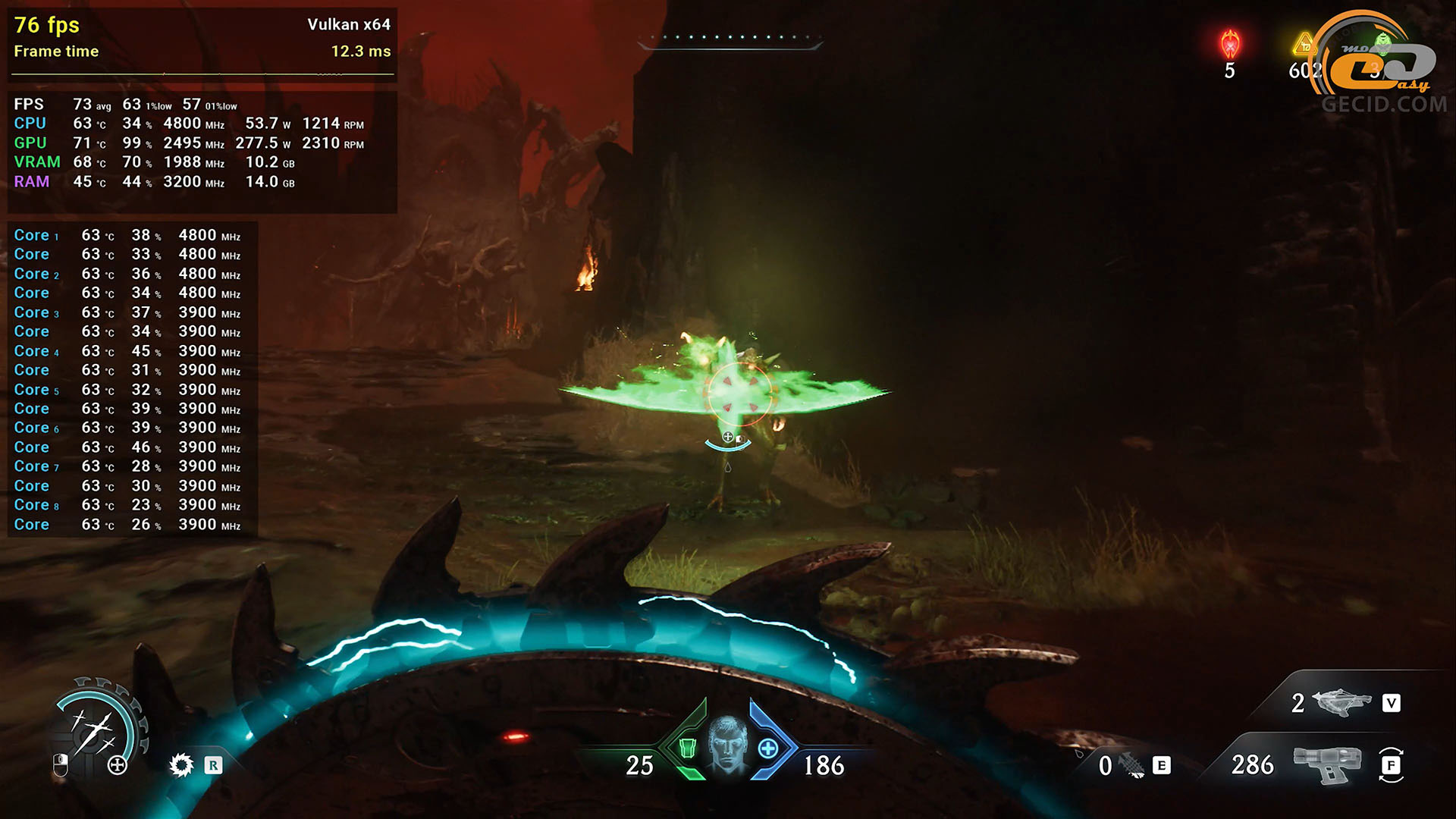1456x819 pixels.
Task: Click the compass bar at top
Action: tap(730, 39)
